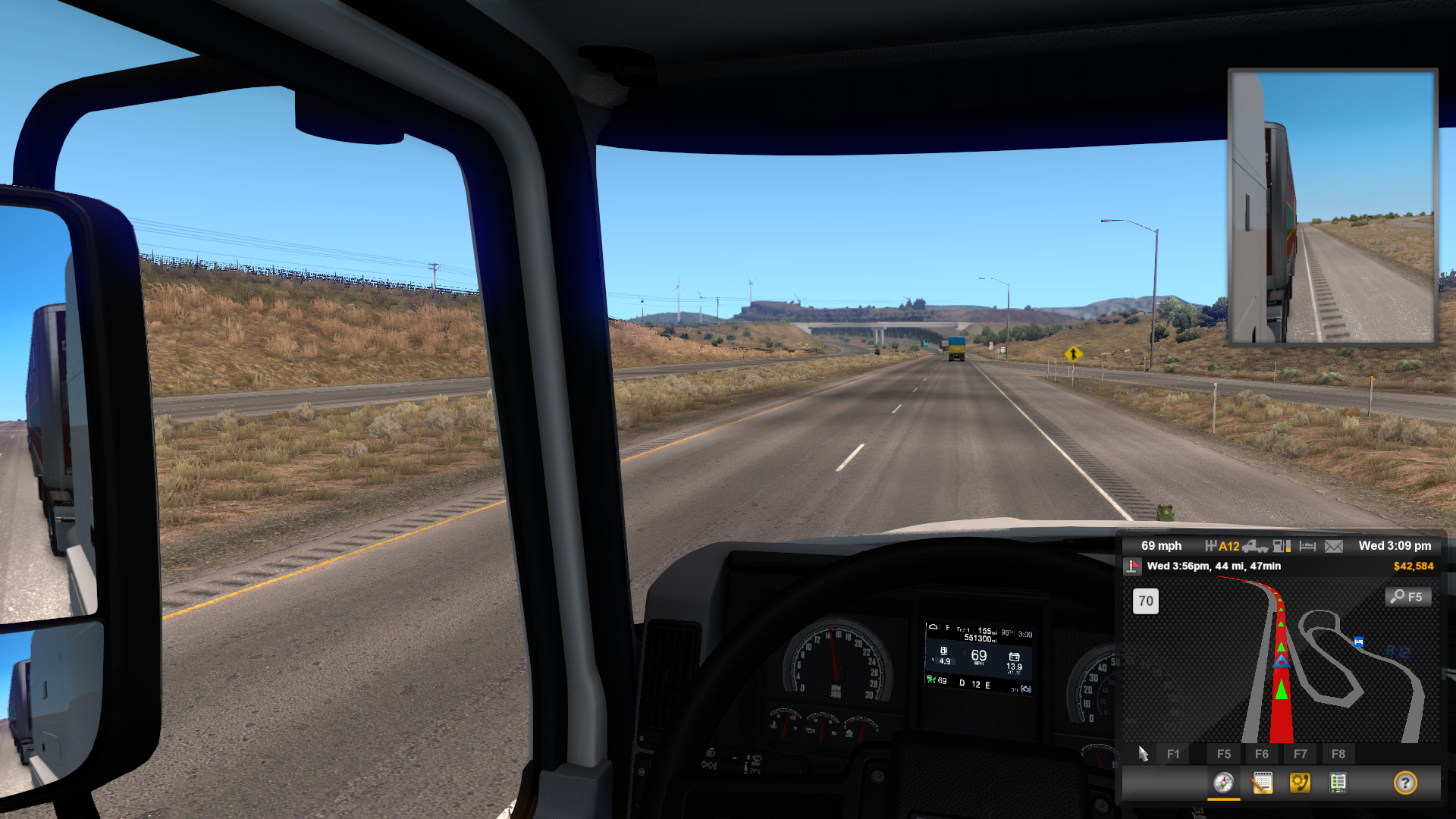
Task: Select the truck and trailer status icon
Action: [1256, 546]
